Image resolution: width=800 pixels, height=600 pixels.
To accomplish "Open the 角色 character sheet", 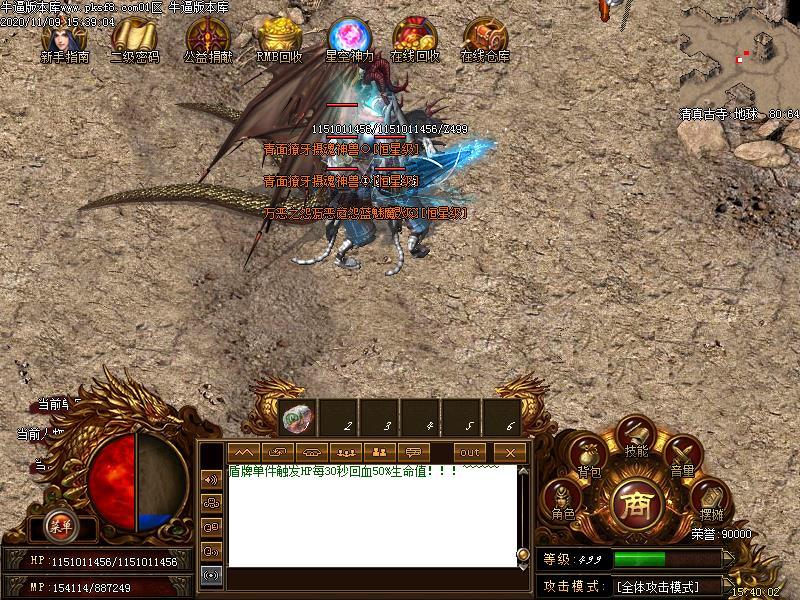I will point(563,499).
